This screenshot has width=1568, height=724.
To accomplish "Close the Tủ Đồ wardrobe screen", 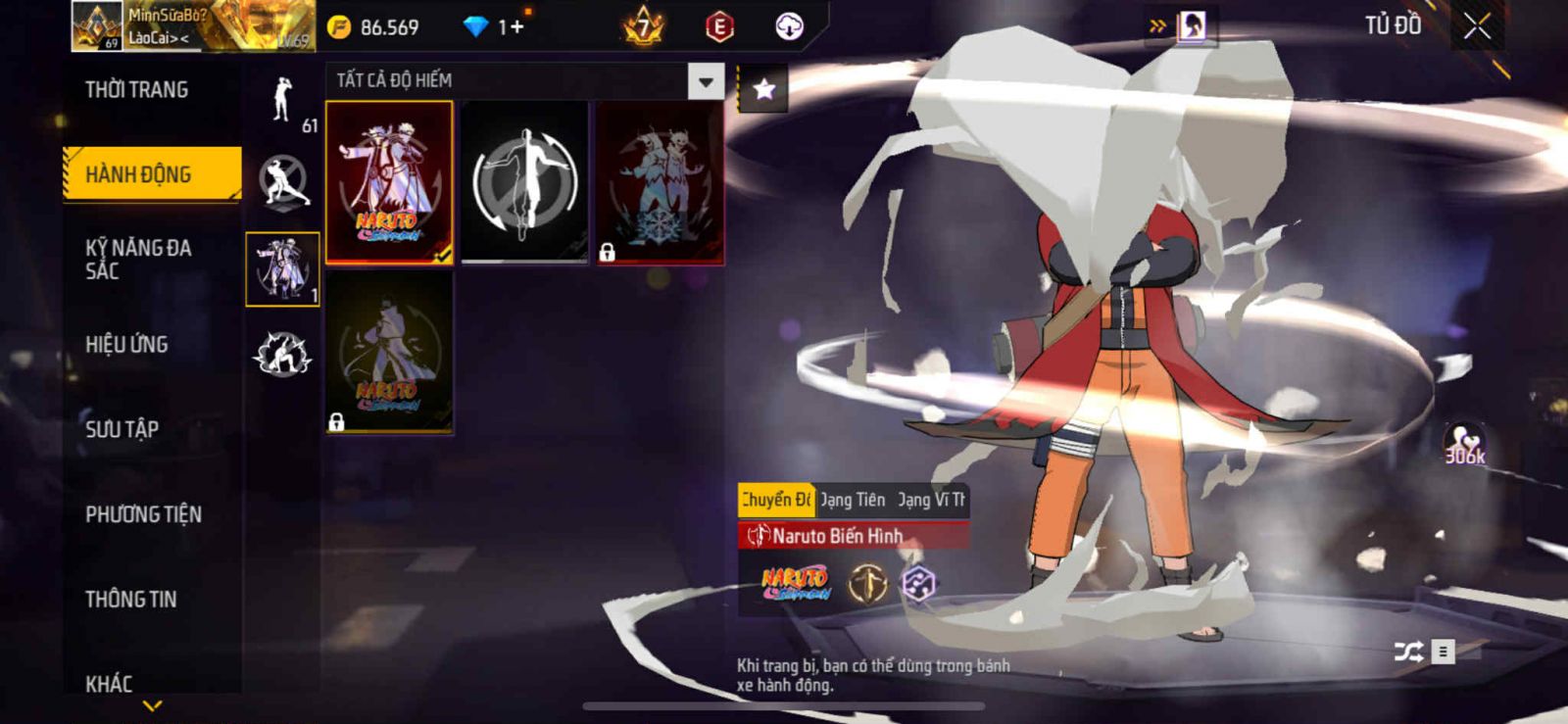I will (1477, 26).
